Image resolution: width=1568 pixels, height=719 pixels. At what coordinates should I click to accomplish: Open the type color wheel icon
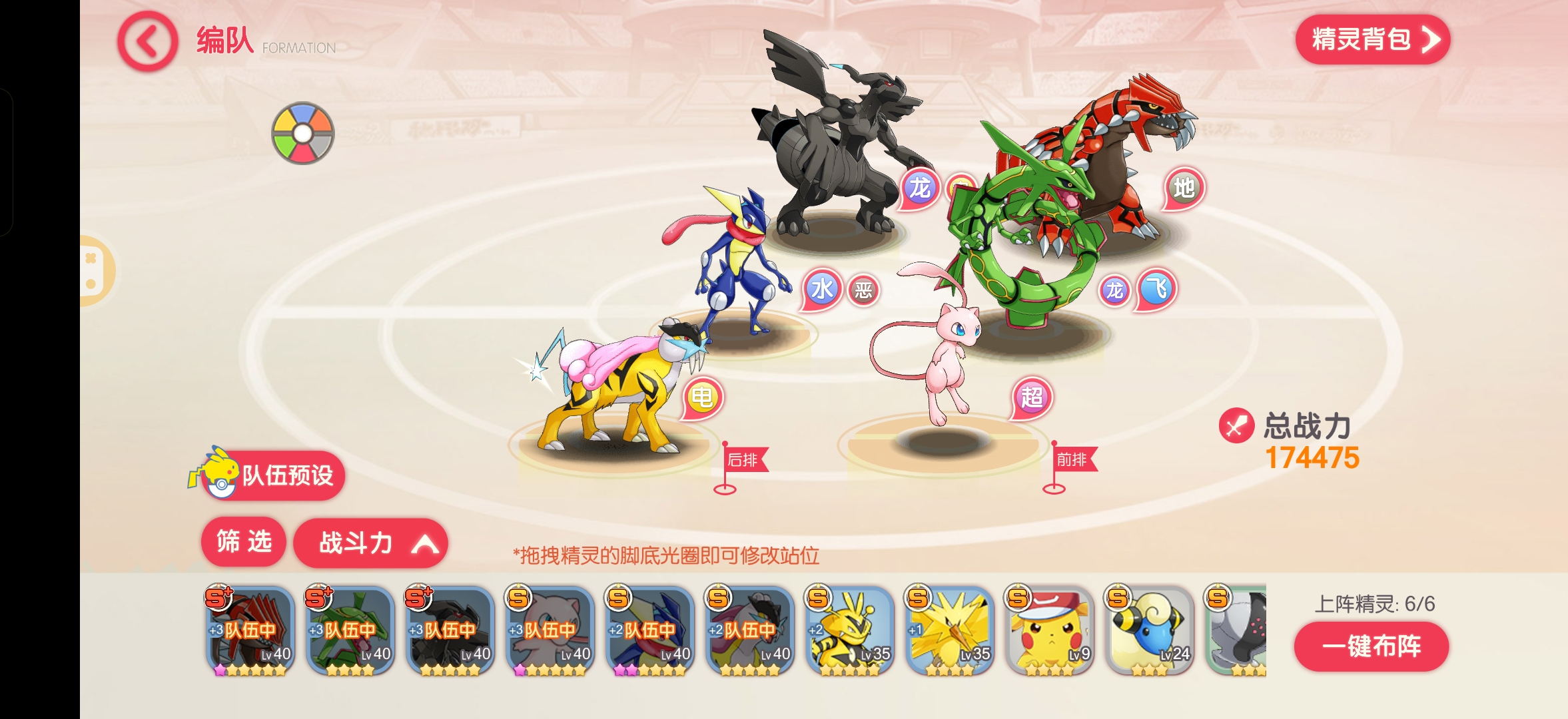(x=302, y=133)
